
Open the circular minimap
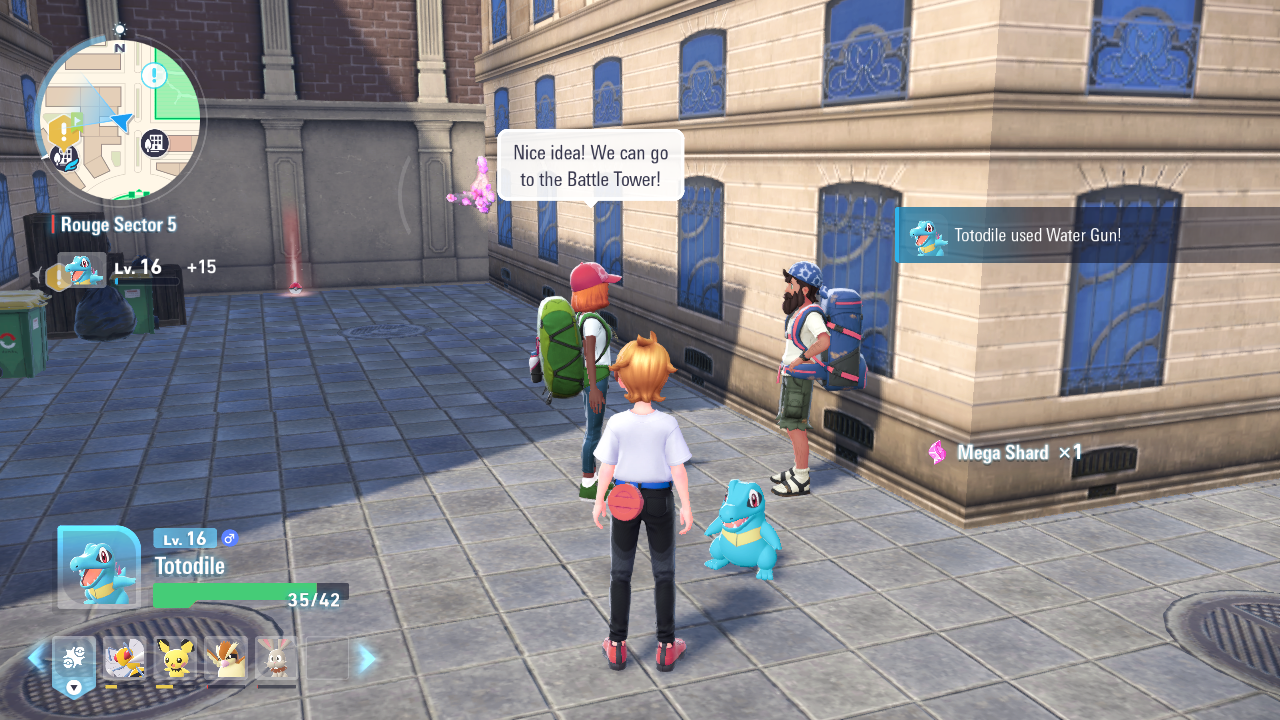pyautogui.click(x=119, y=120)
